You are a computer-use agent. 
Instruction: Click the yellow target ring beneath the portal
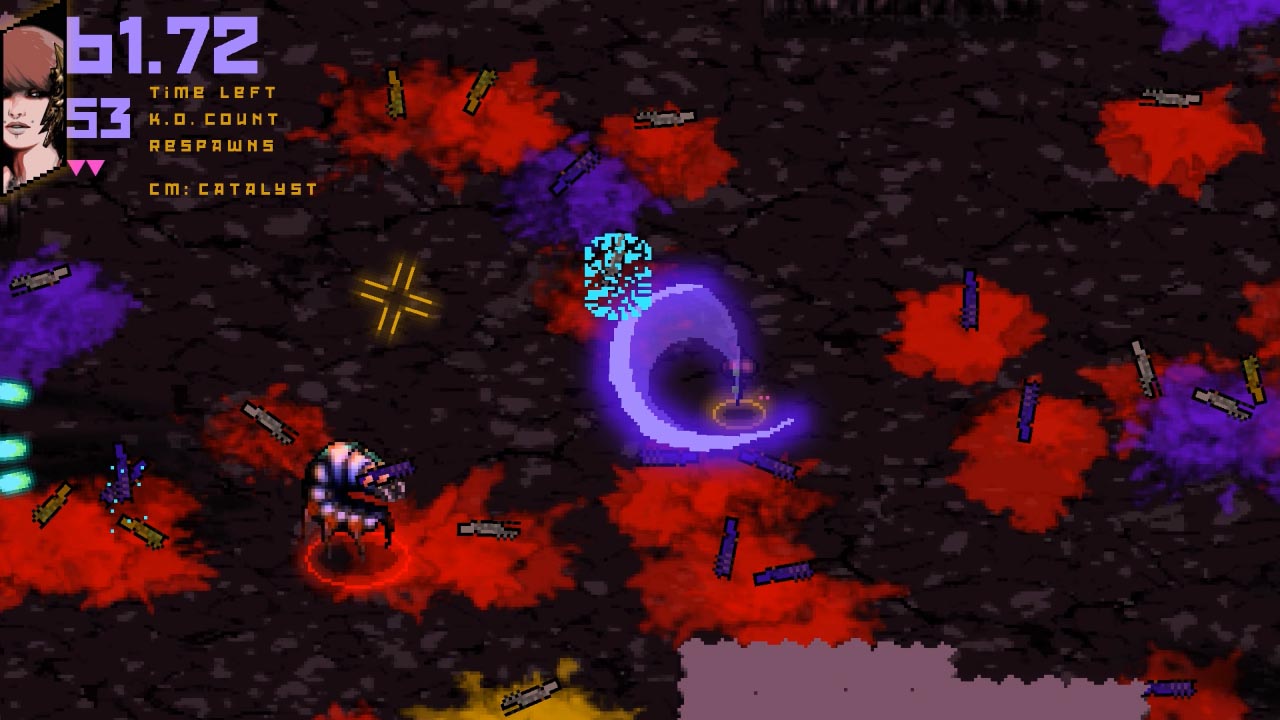click(740, 410)
